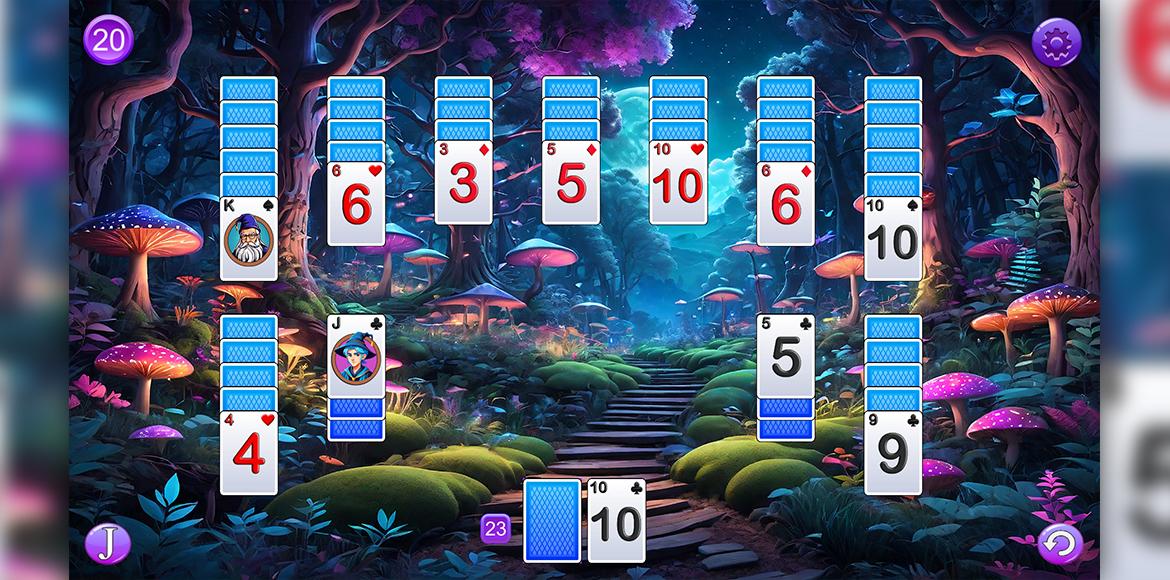Draw a card from the face-down stock
This screenshot has width=1170, height=580.
(x=552, y=520)
